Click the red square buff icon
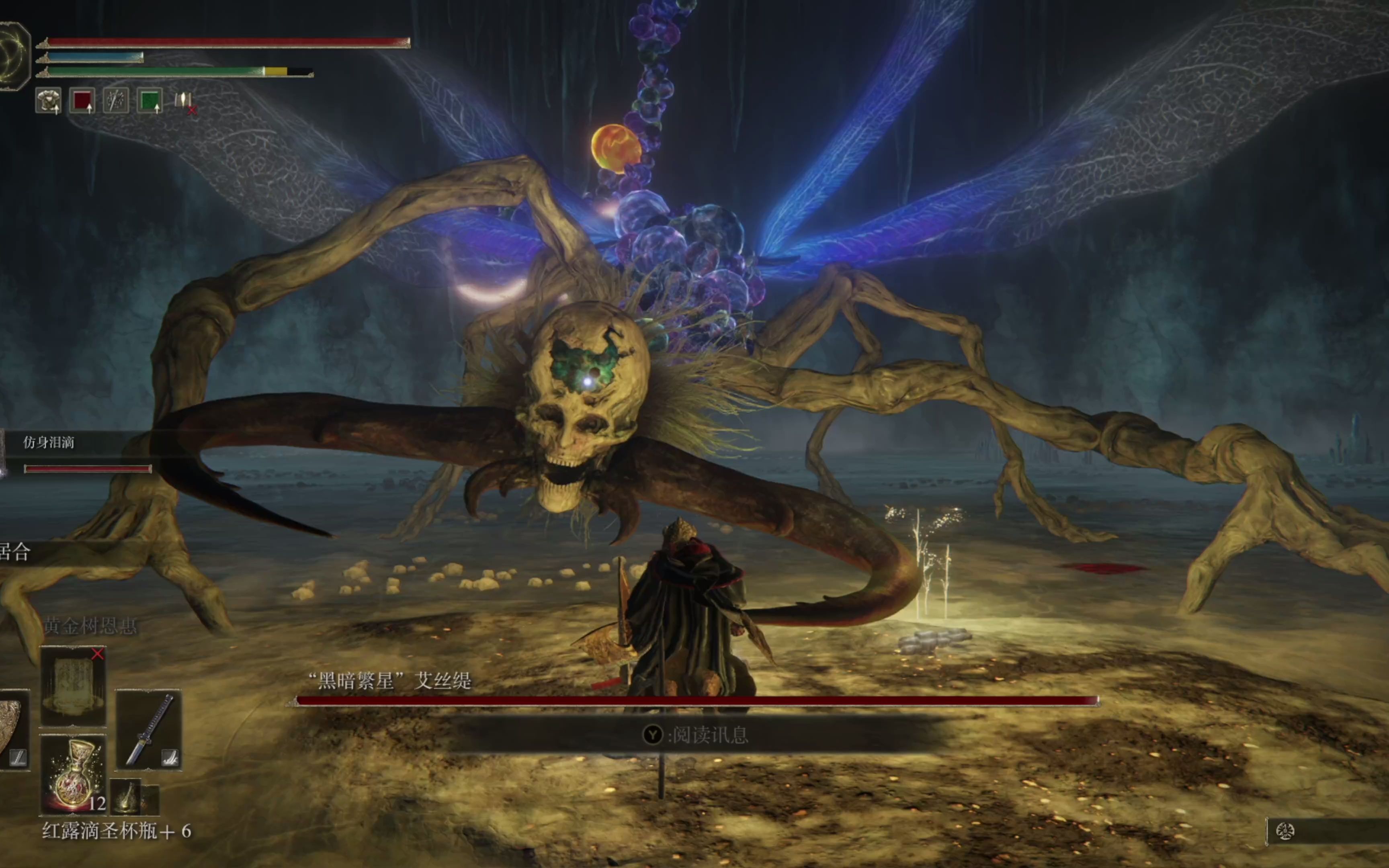The width and height of the screenshot is (1389, 868). tap(82, 101)
